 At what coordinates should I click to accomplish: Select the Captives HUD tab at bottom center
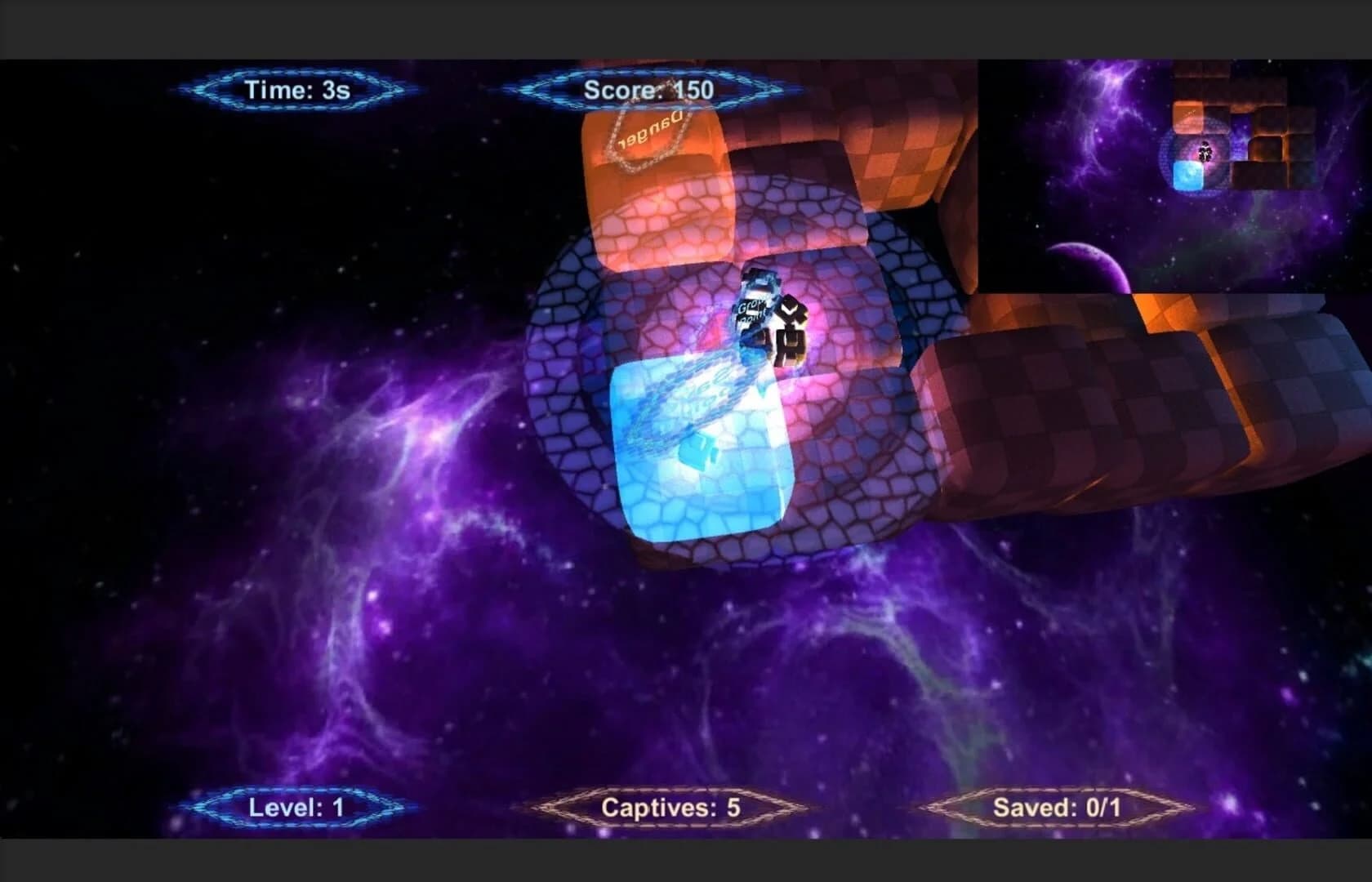pyautogui.click(x=670, y=808)
